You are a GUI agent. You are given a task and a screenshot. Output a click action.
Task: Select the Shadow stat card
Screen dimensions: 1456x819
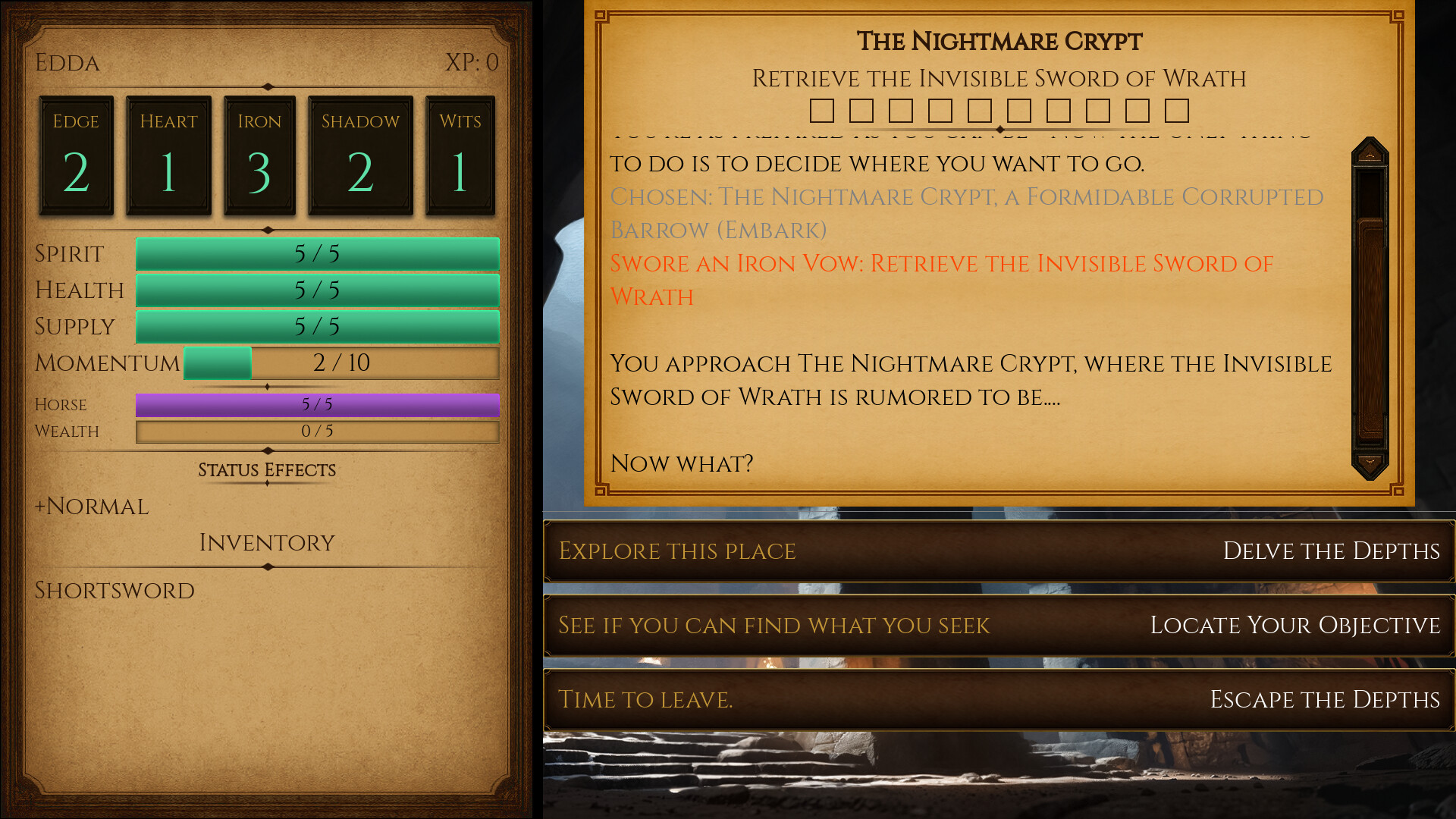pos(360,154)
